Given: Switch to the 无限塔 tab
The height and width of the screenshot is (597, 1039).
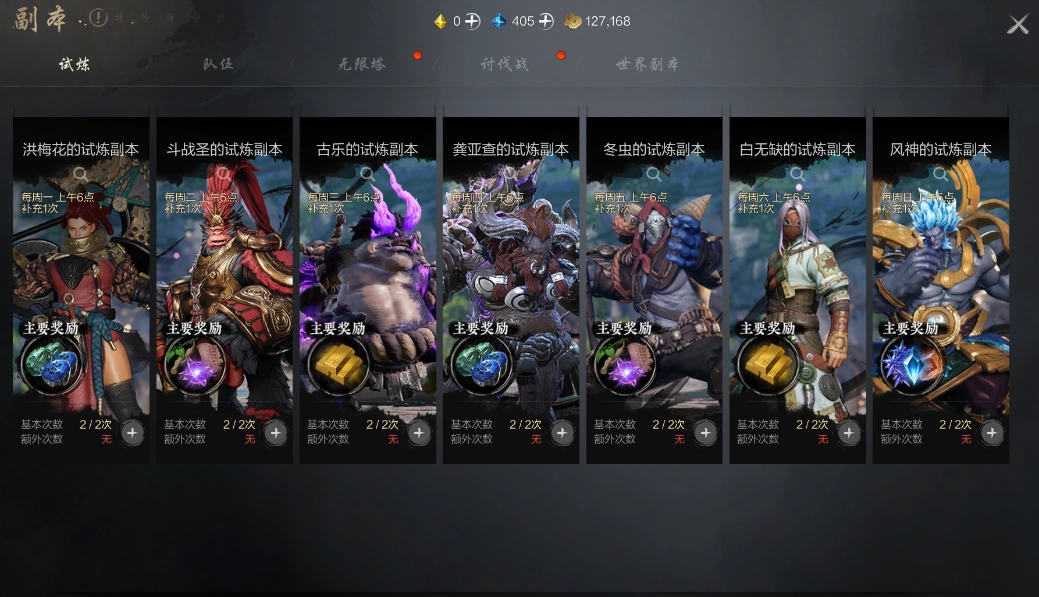Looking at the screenshot, I should (362, 64).
